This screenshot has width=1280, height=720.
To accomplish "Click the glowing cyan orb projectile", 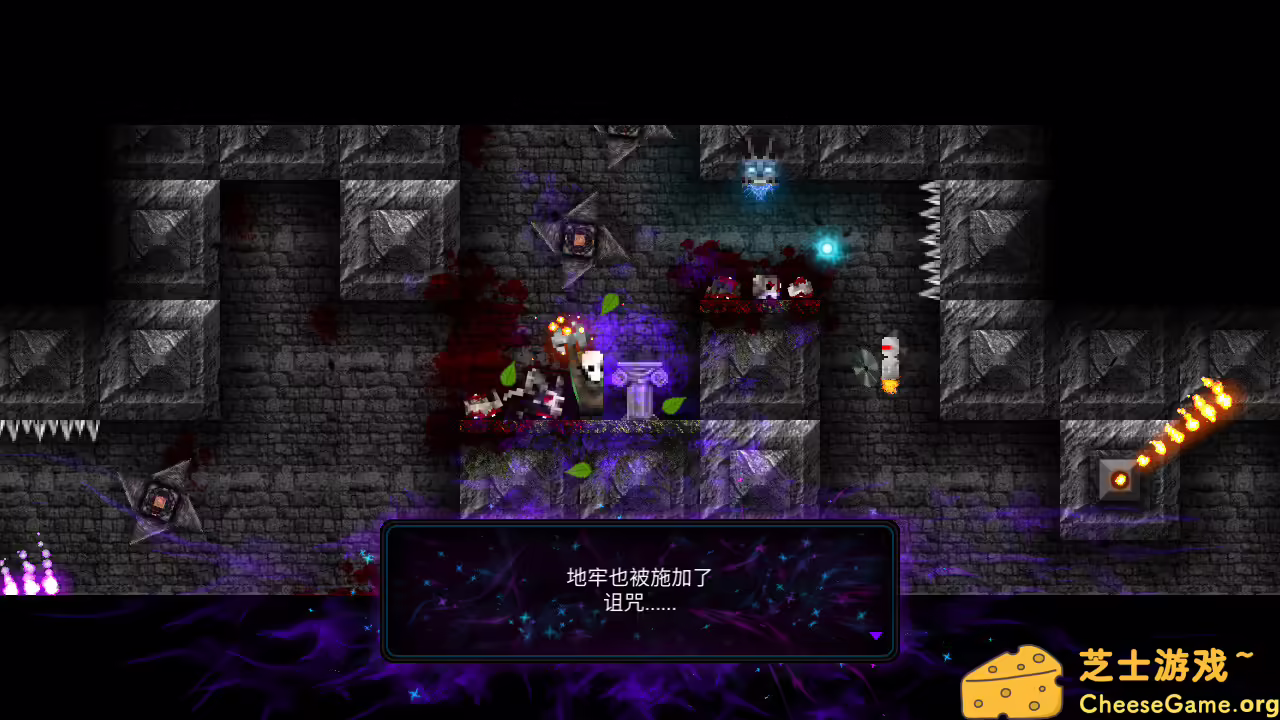I will [828, 246].
